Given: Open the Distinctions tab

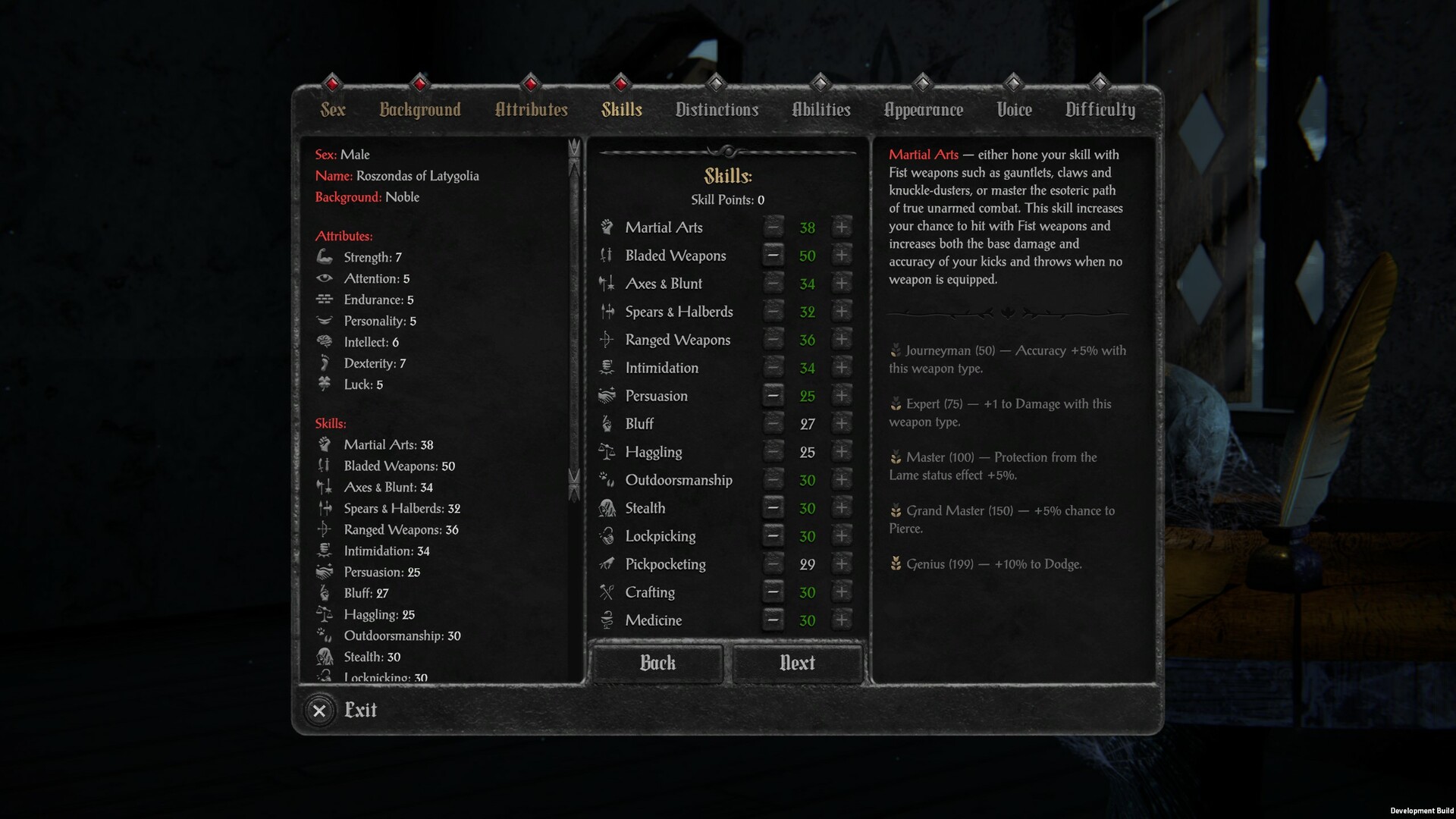Looking at the screenshot, I should pos(717,109).
